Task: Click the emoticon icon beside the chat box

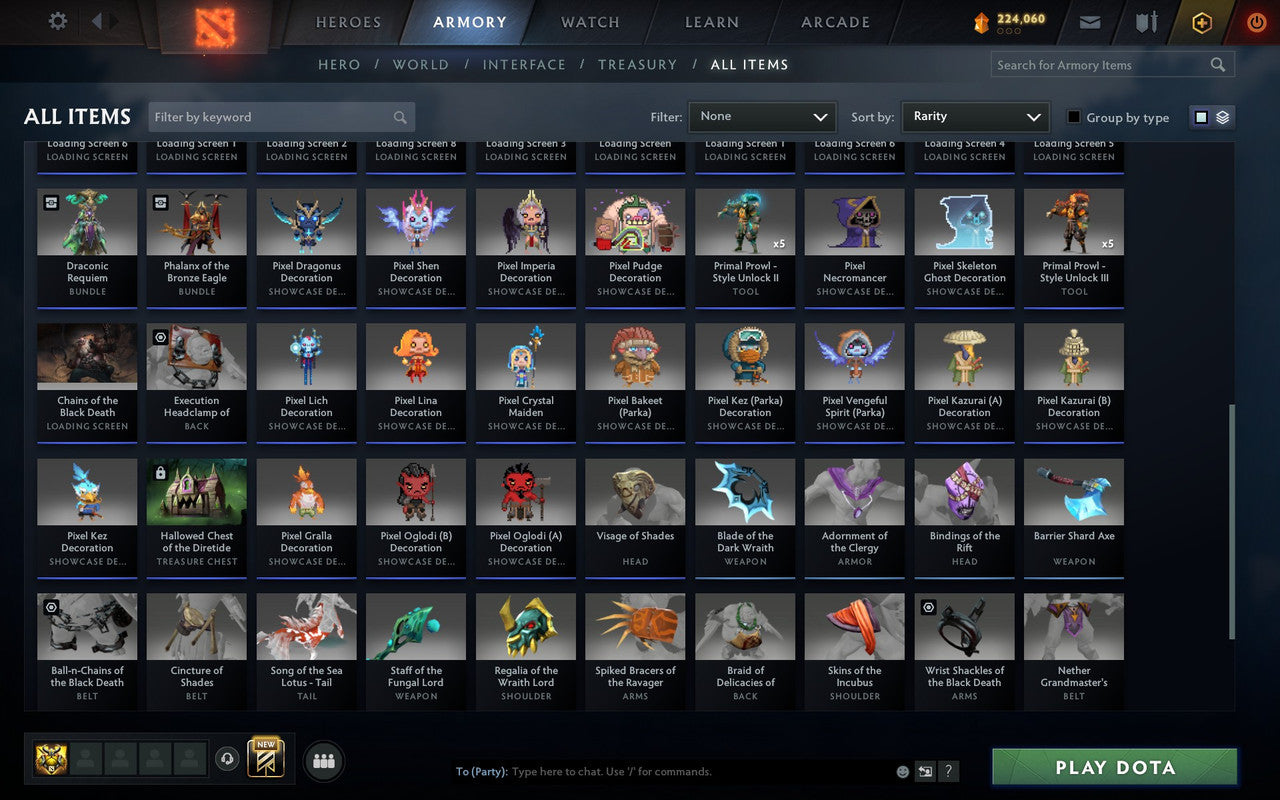Action: [x=901, y=771]
